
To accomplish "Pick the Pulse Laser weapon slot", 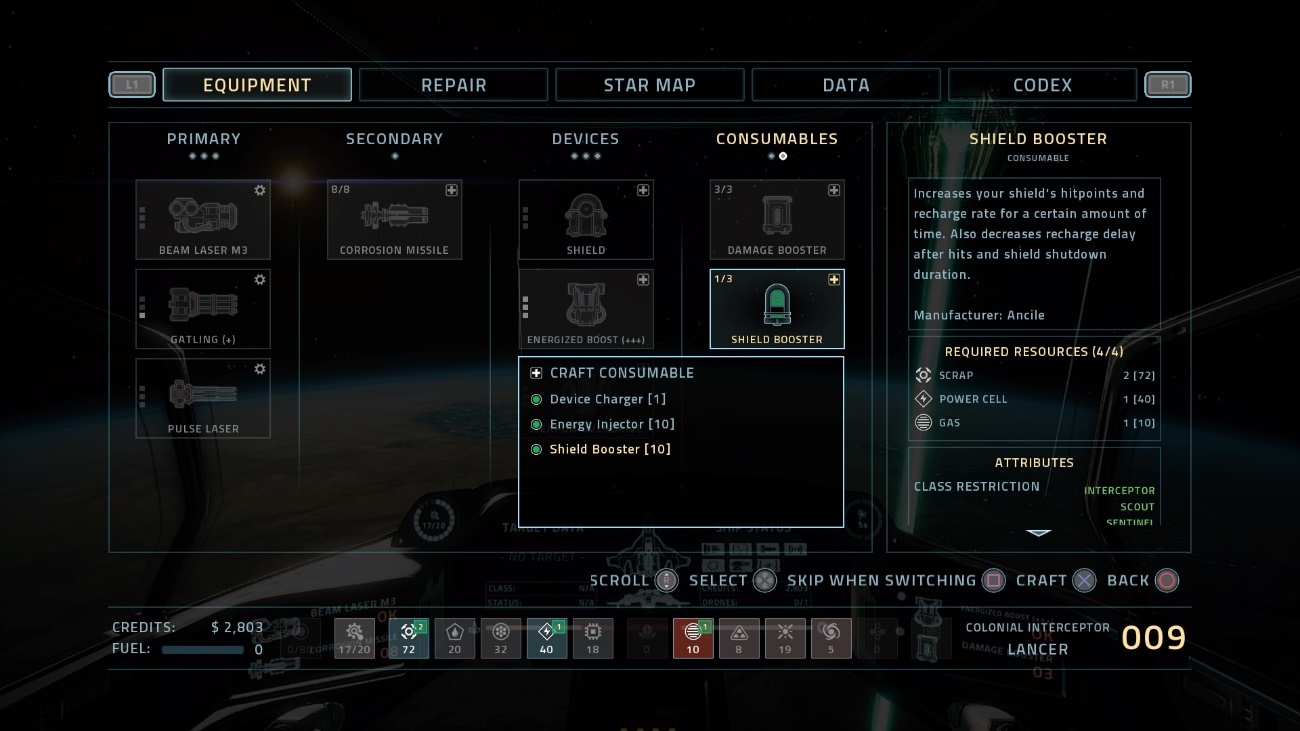I will (203, 398).
